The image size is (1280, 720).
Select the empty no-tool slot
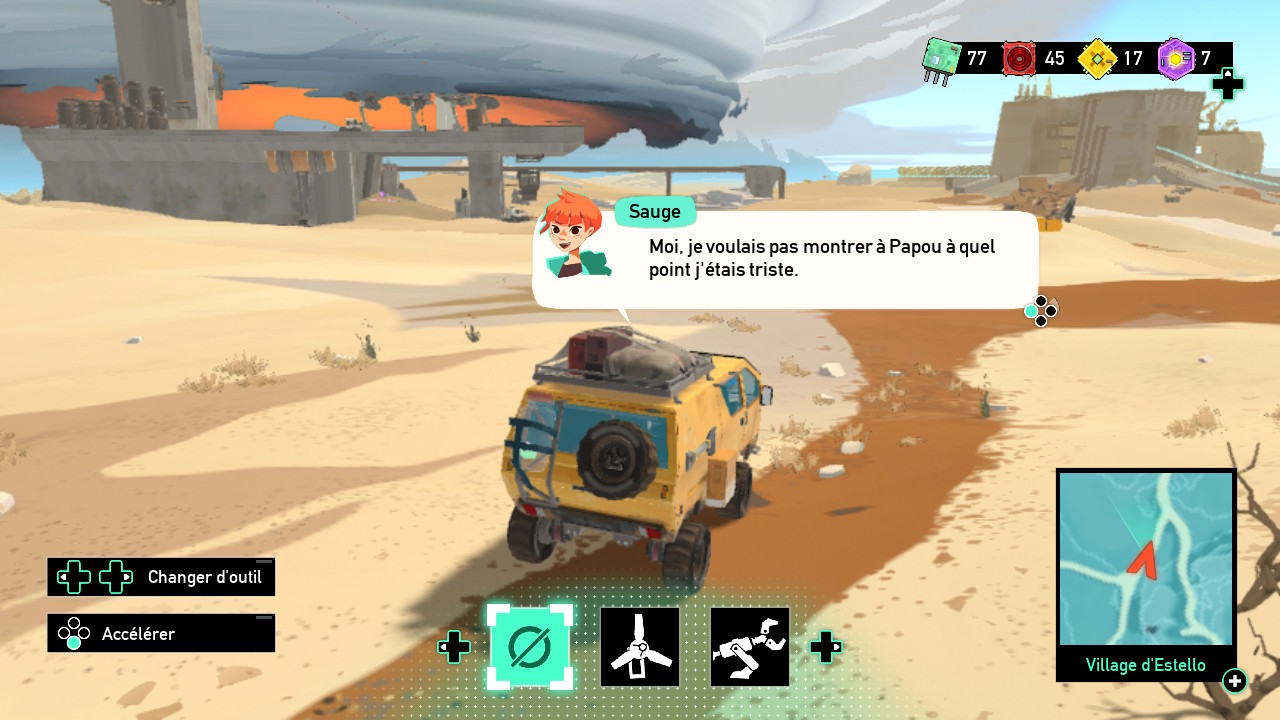(530, 647)
